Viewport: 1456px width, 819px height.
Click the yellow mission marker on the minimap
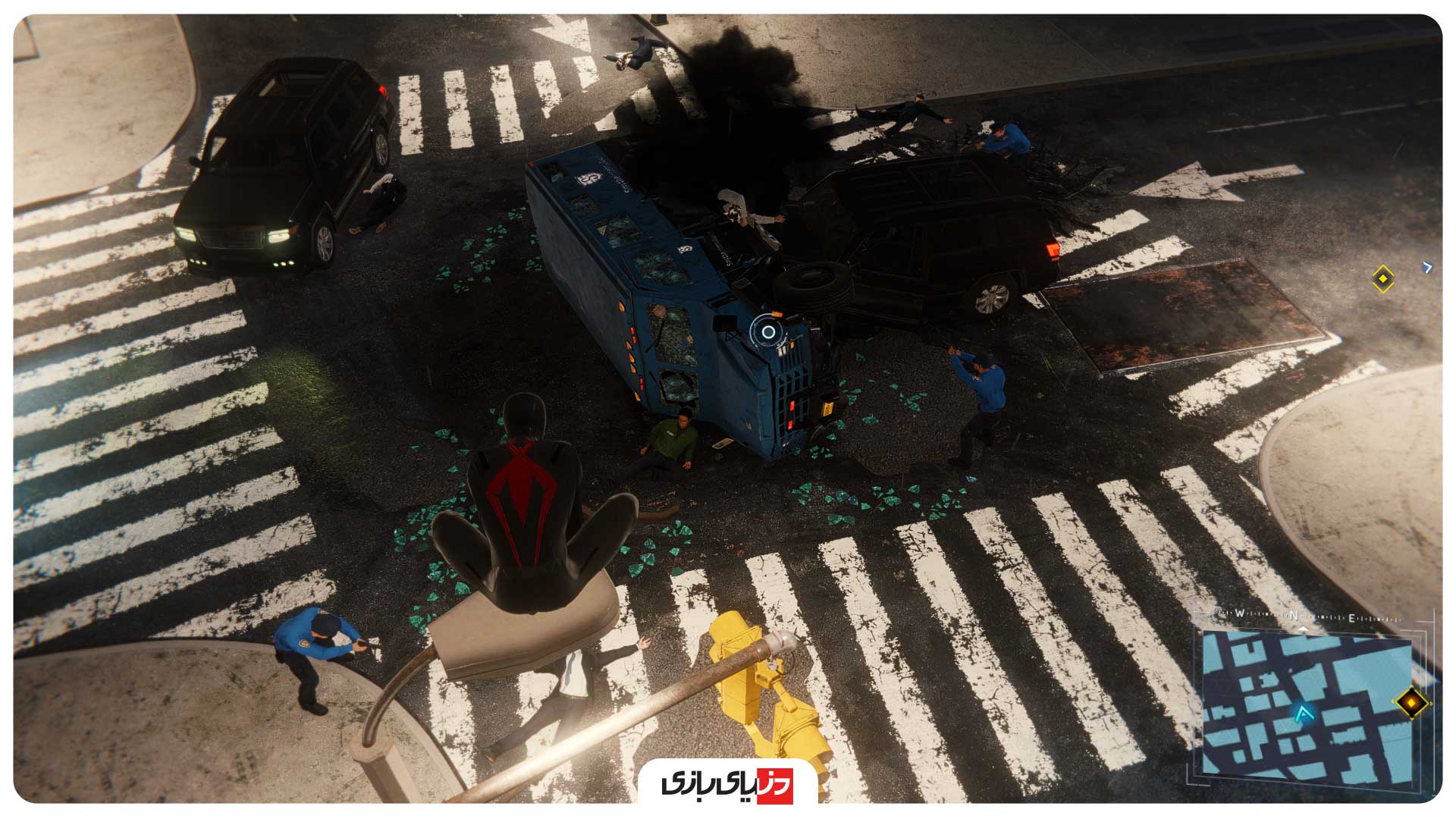1411,703
